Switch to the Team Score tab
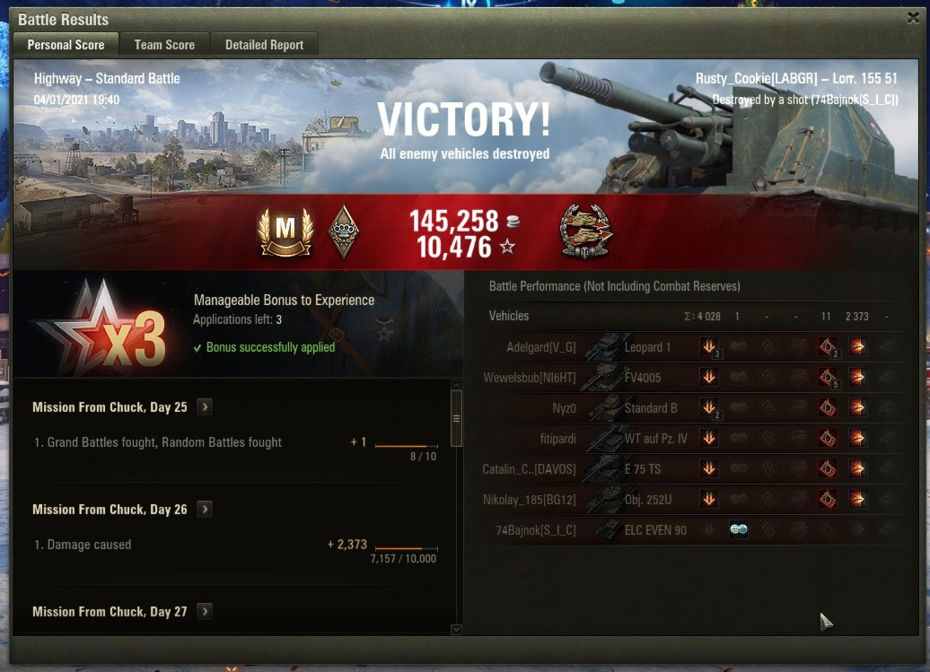The width and height of the screenshot is (930, 672). (165, 45)
